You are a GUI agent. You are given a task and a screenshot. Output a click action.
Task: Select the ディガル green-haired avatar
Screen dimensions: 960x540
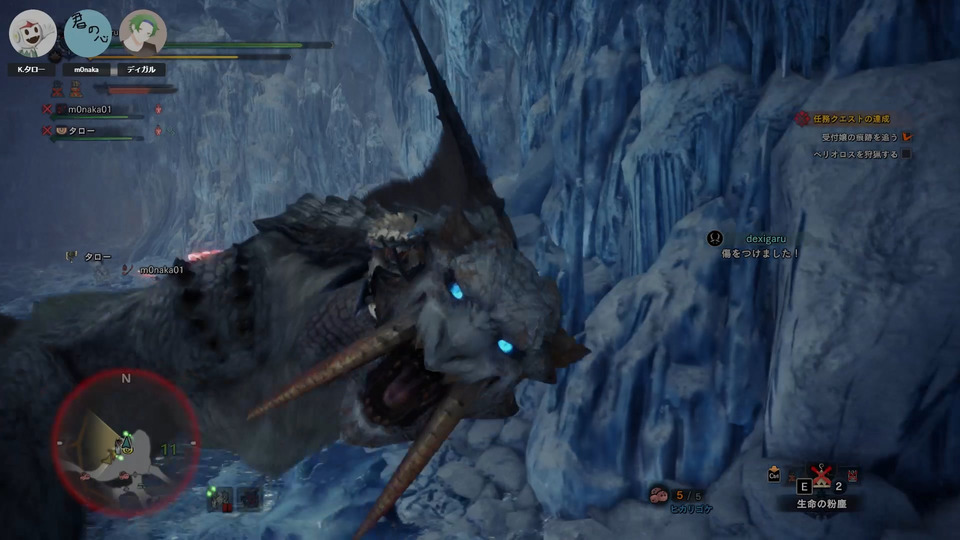pos(142,34)
